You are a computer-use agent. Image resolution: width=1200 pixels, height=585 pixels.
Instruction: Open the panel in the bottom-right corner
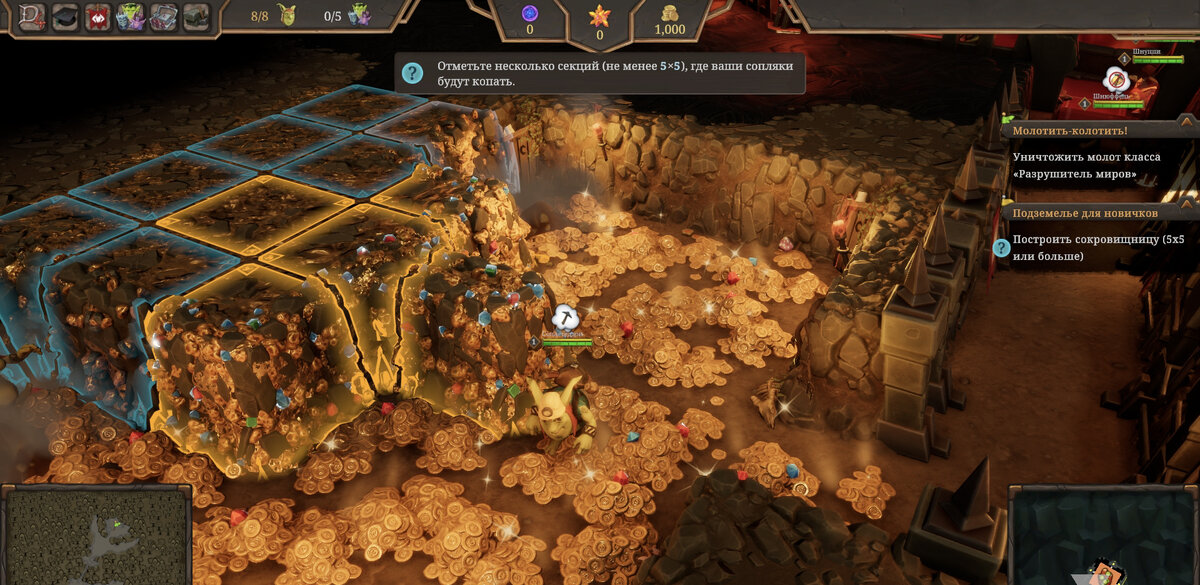tap(1104, 535)
